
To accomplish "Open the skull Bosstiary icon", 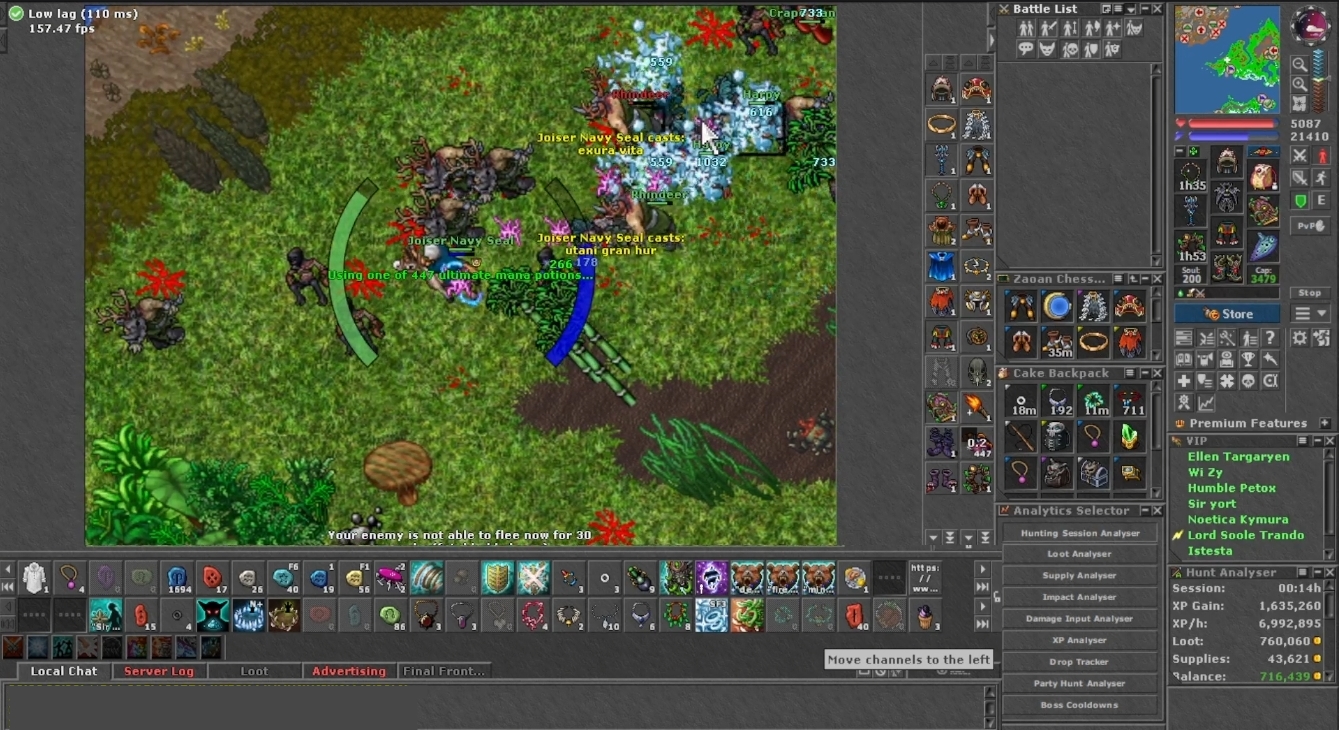I will coord(1249,381).
